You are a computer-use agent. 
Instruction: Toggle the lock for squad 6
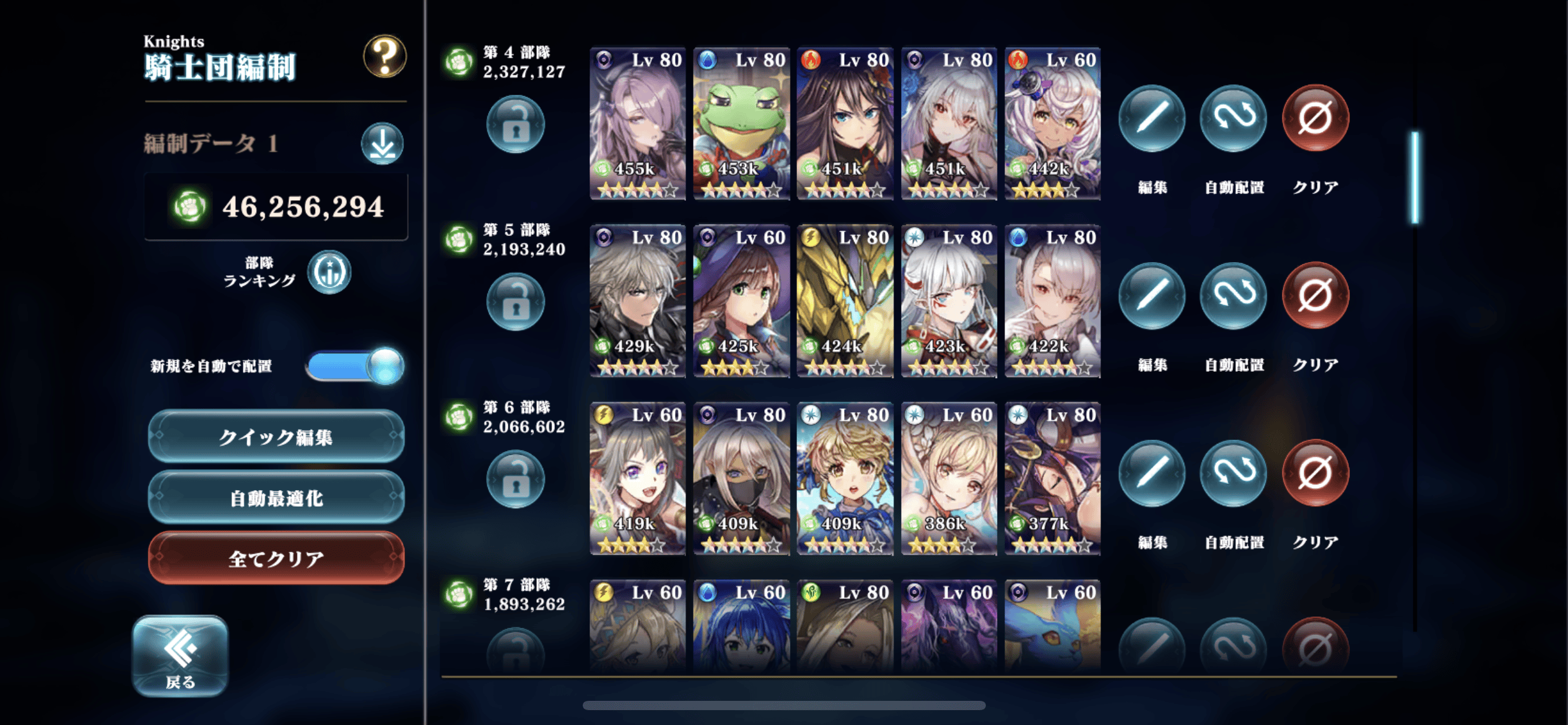tap(515, 480)
